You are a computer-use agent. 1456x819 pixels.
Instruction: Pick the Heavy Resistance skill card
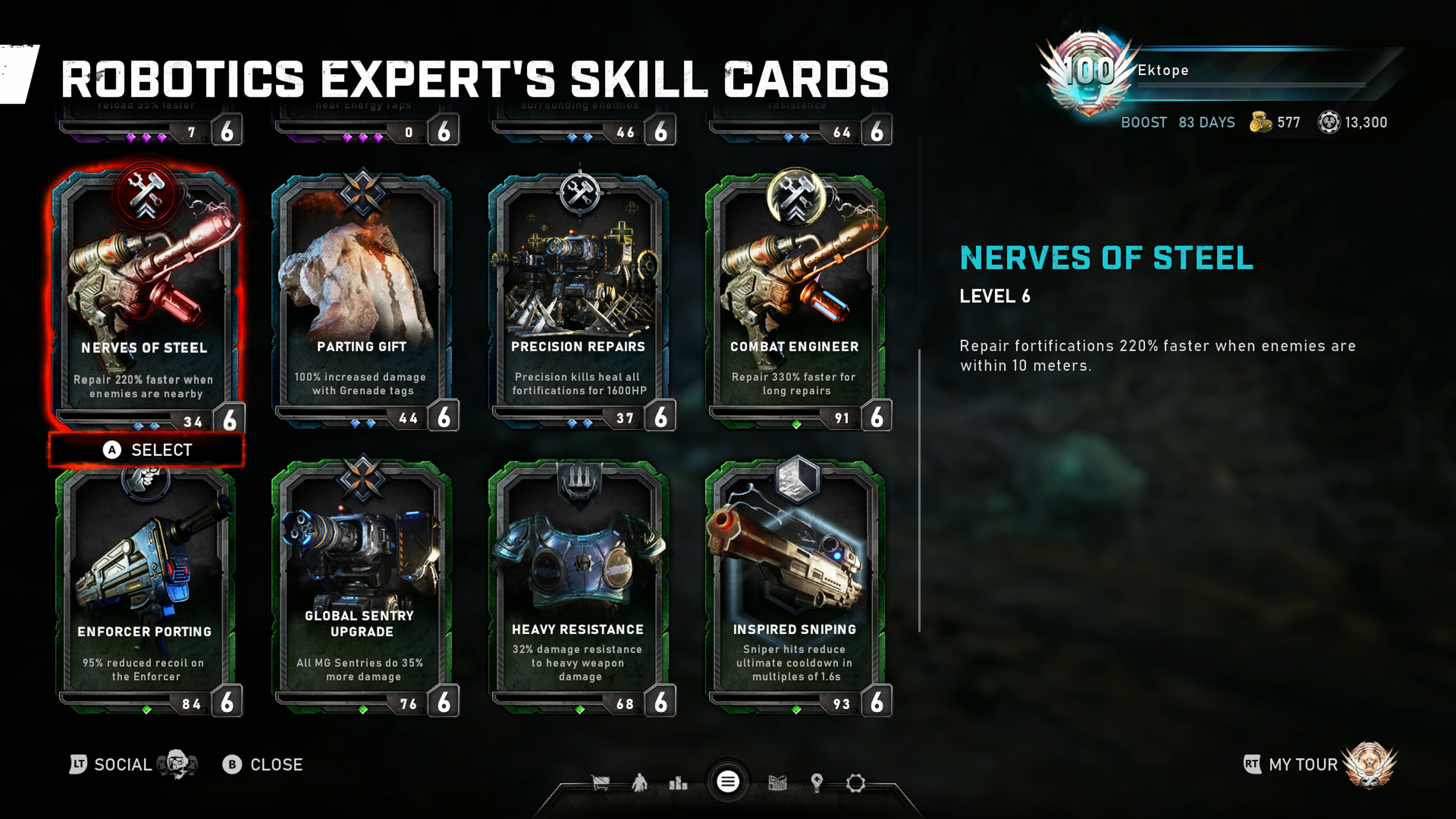point(579,588)
